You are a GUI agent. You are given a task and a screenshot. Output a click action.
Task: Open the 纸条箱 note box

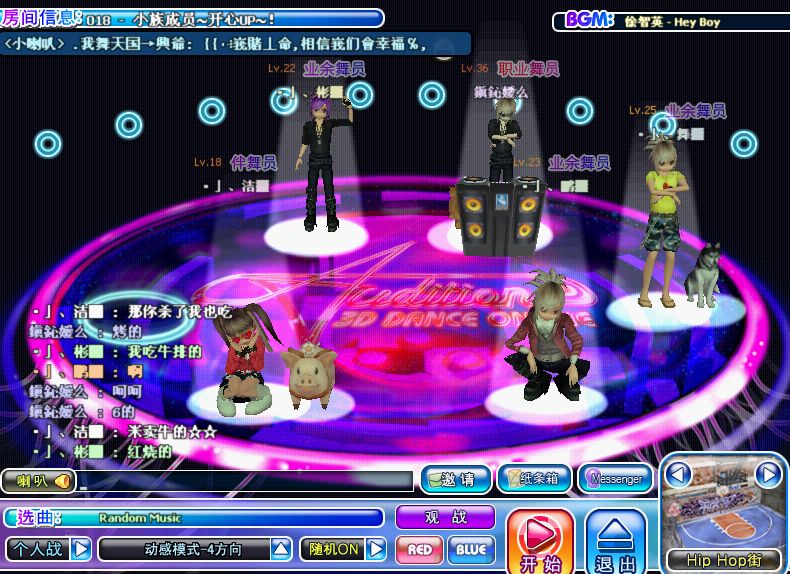click(534, 479)
